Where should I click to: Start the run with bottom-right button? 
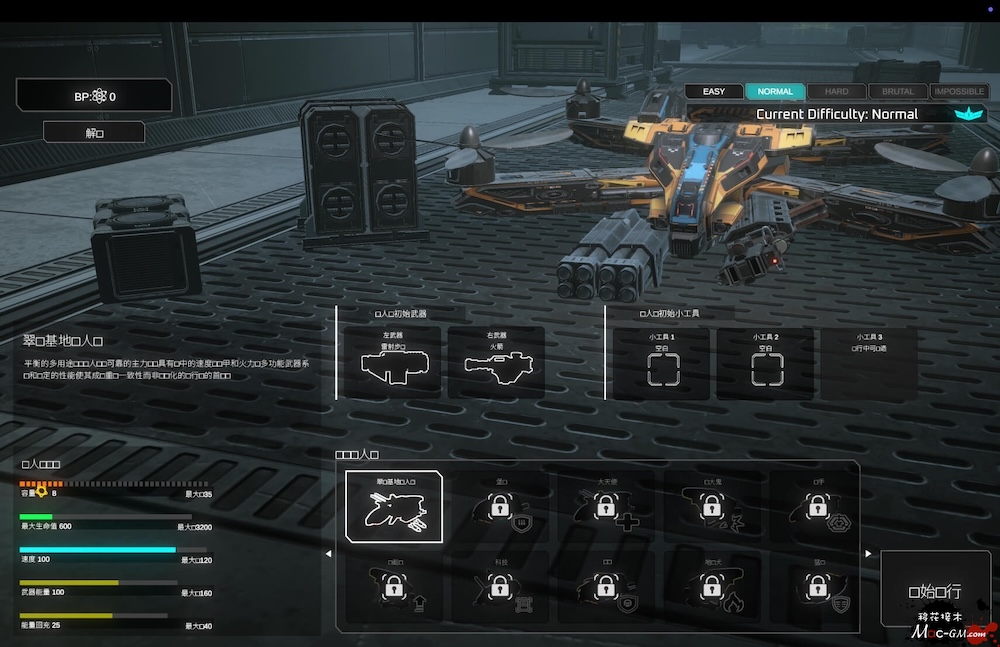tap(935, 592)
